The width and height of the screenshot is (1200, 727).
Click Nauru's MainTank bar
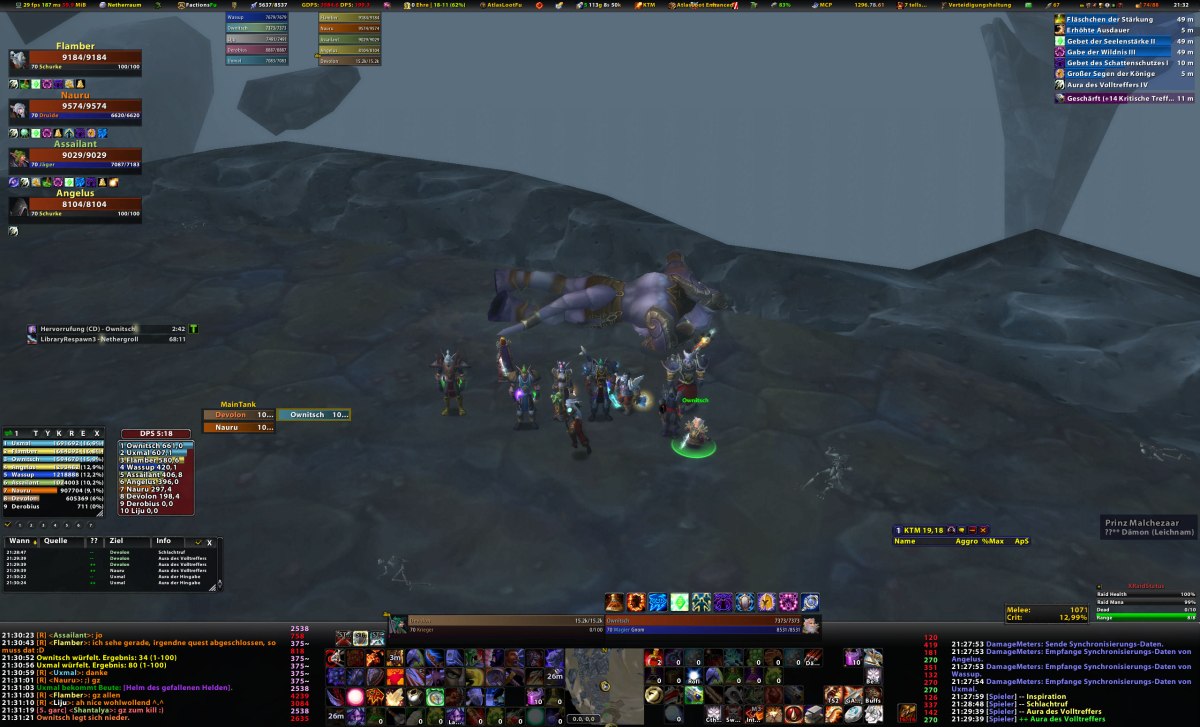point(238,427)
